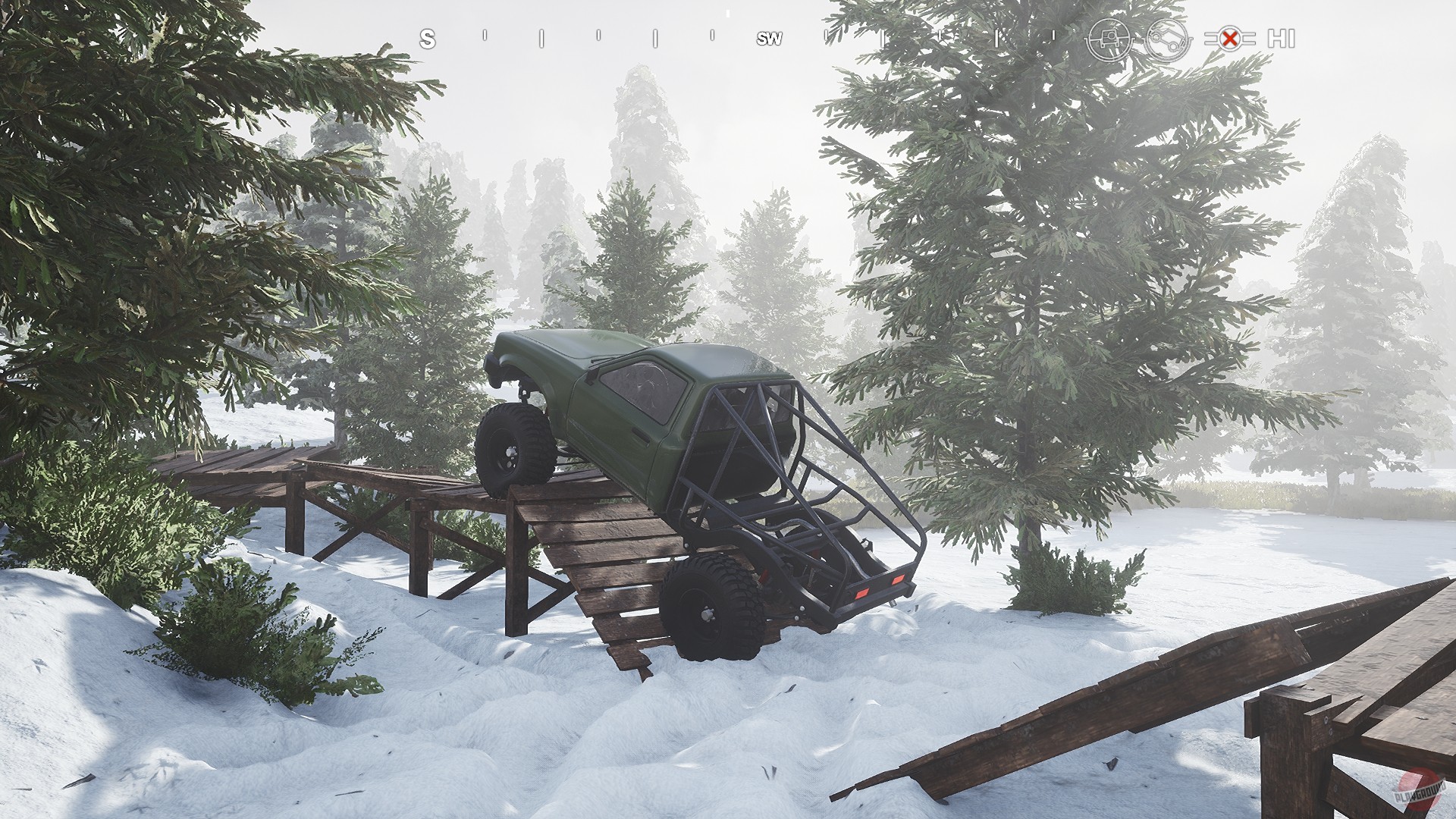Click the S marker on the compass

point(427,38)
